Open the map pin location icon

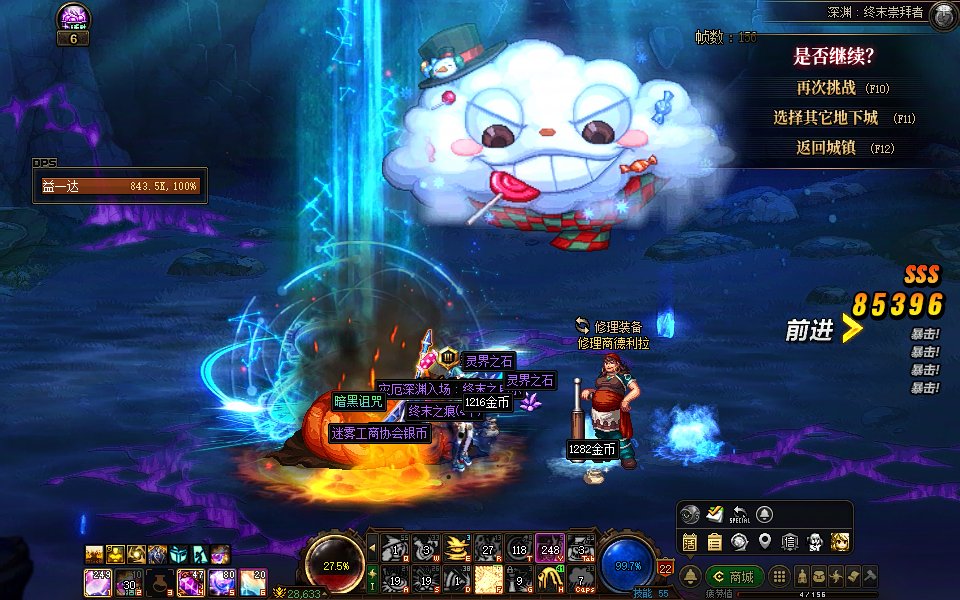[x=765, y=542]
